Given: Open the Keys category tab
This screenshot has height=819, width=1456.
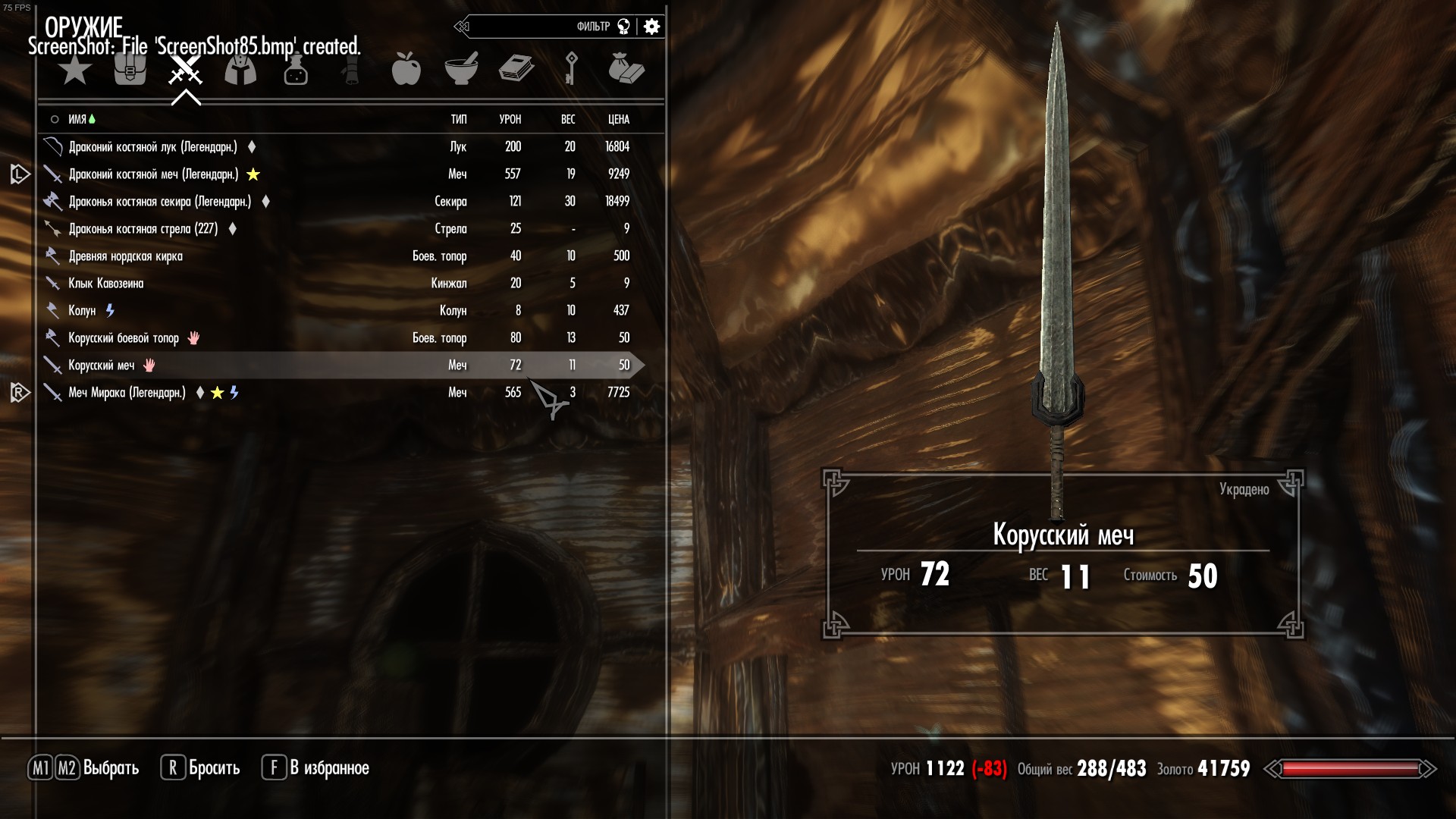Looking at the screenshot, I should click(x=571, y=69).
